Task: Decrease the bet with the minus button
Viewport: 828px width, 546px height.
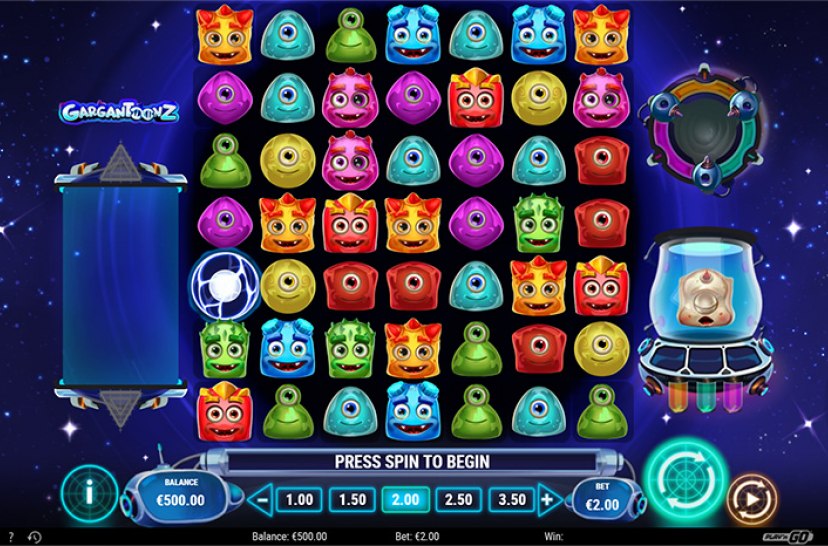Action: [x=261, y=498]
